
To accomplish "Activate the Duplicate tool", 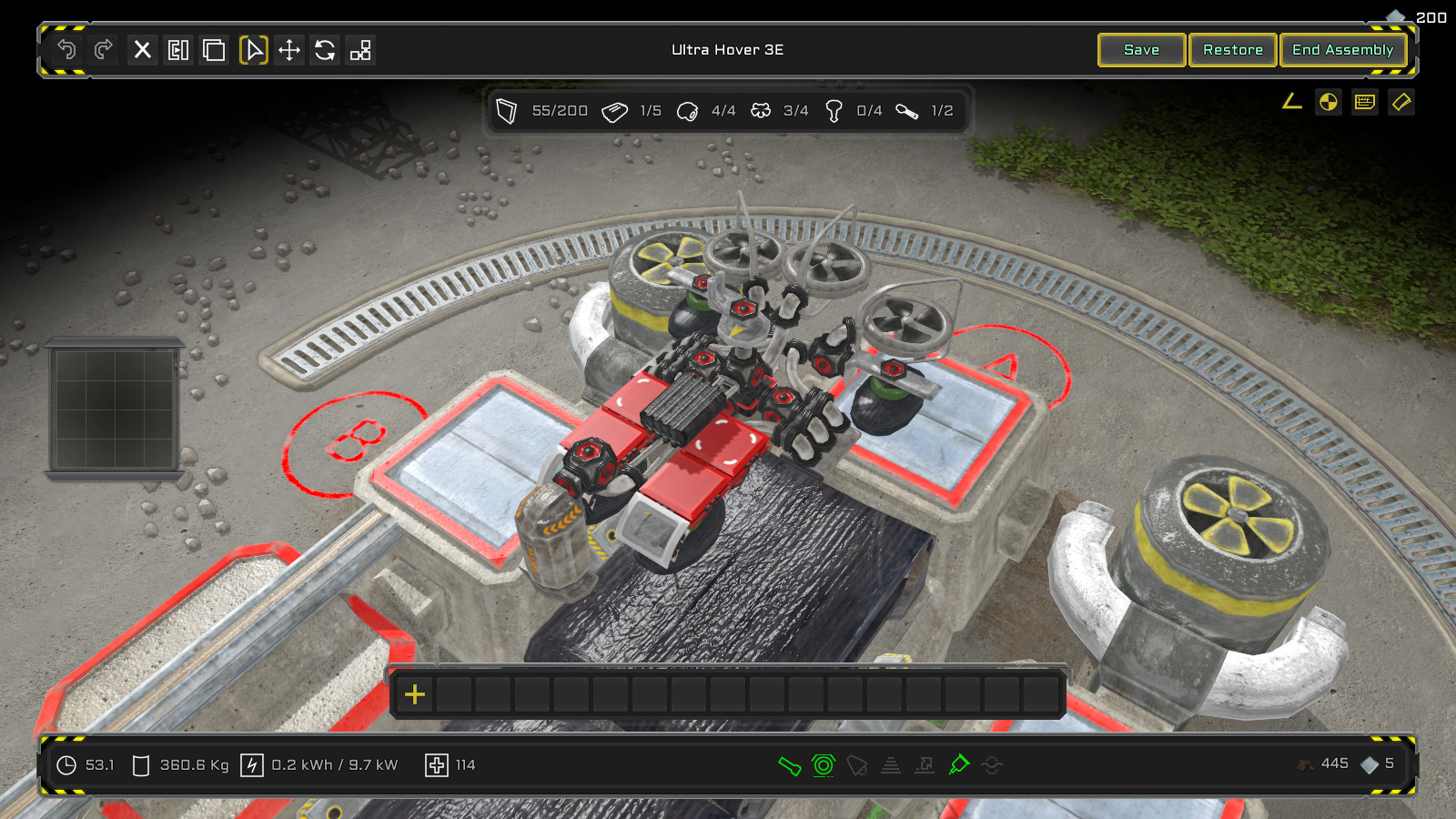I will [x=215, y=51].
